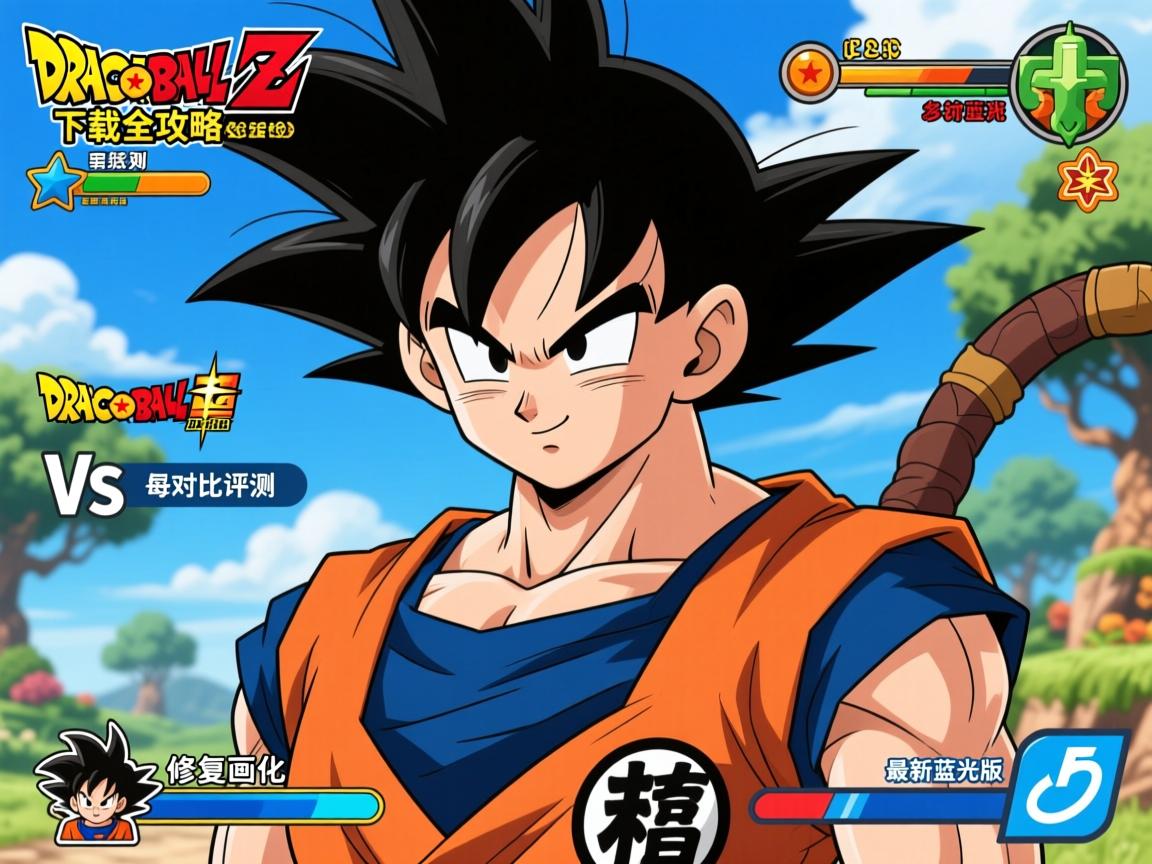Open the 下载全攻略 download guide
This screenshot has height=864, width=1152.
138,127
